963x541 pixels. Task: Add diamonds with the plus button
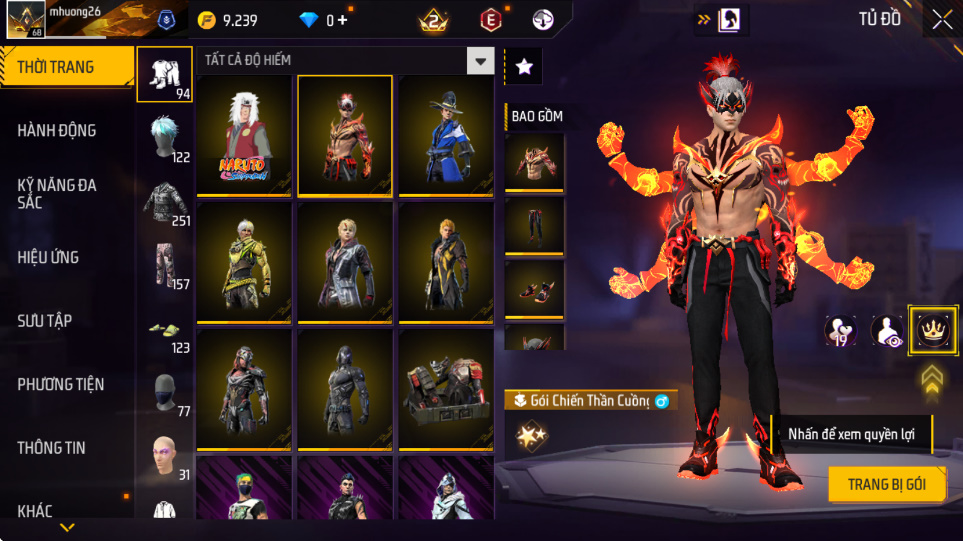[x=343, y=20]
